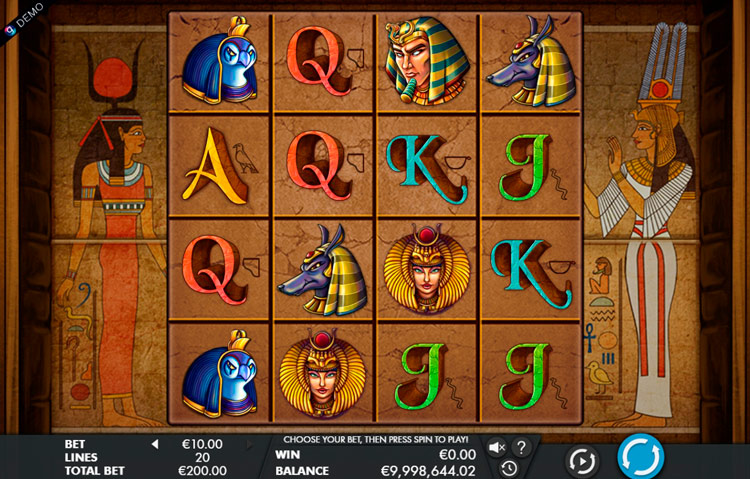
Task: Open the help question mark
Action: pyautogui.click(x=521, y=447)
